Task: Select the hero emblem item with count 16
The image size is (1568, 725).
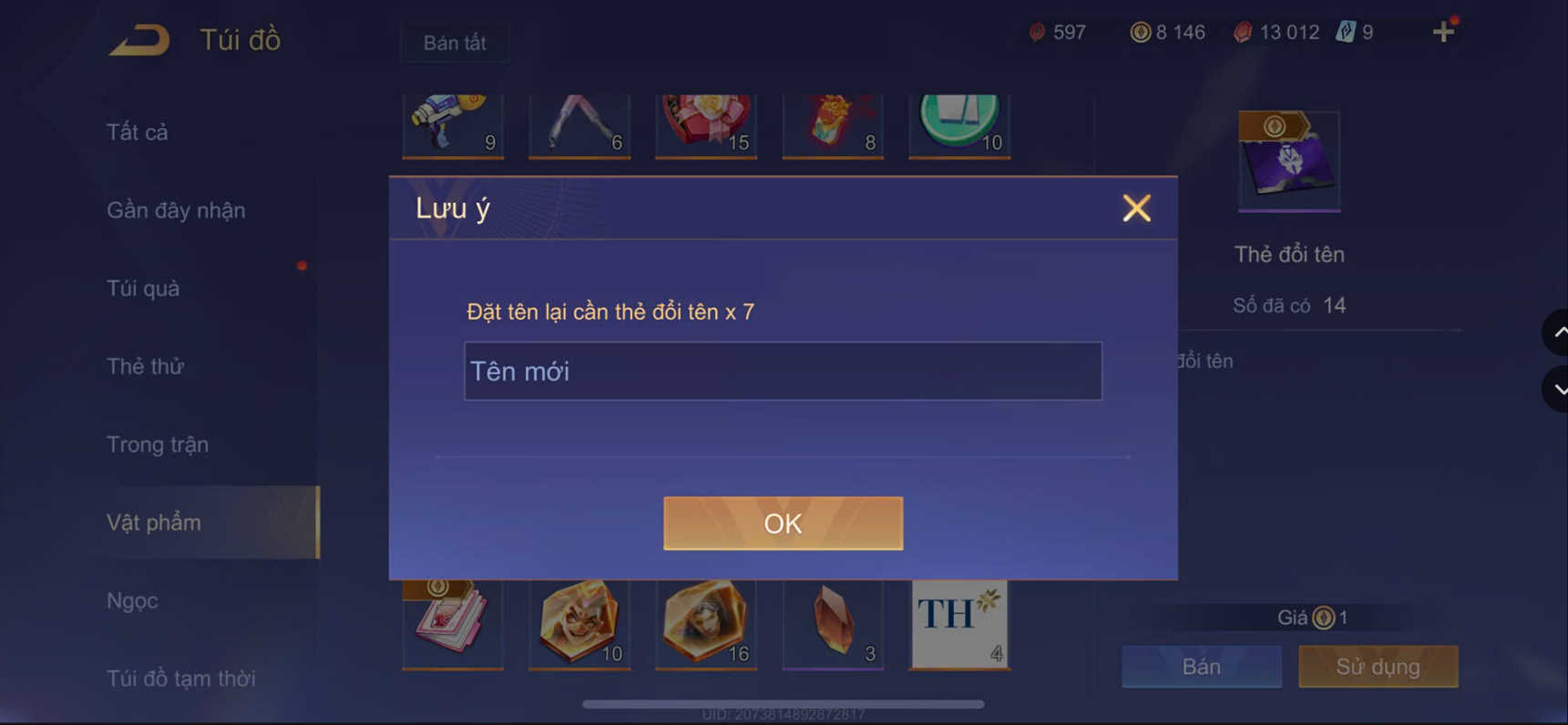Action: (705, 622)
